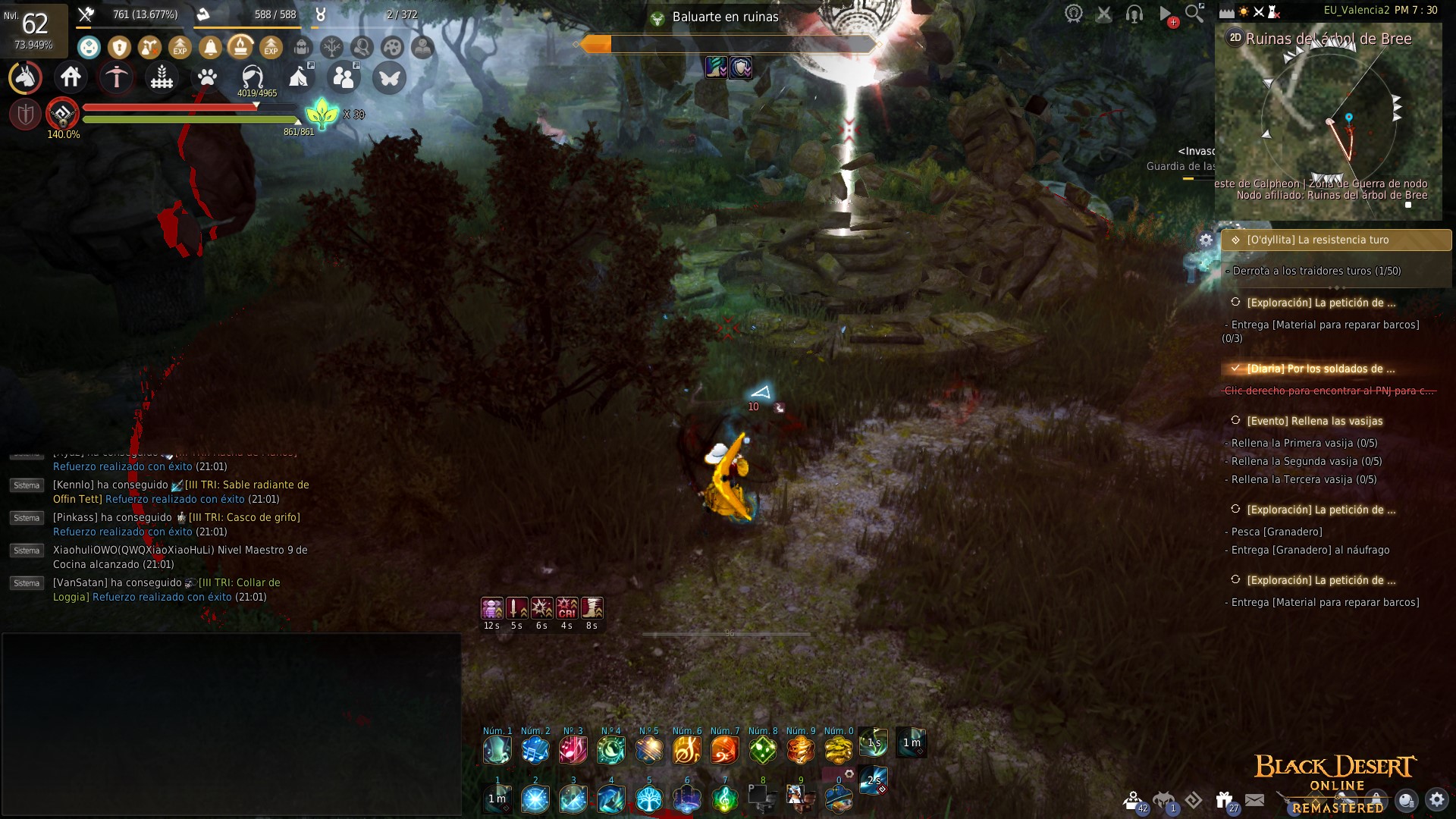Select the pickaxe gathering icon
Image resolution: width=1456 pixels, height=819 pixels.
pos(116,76)
